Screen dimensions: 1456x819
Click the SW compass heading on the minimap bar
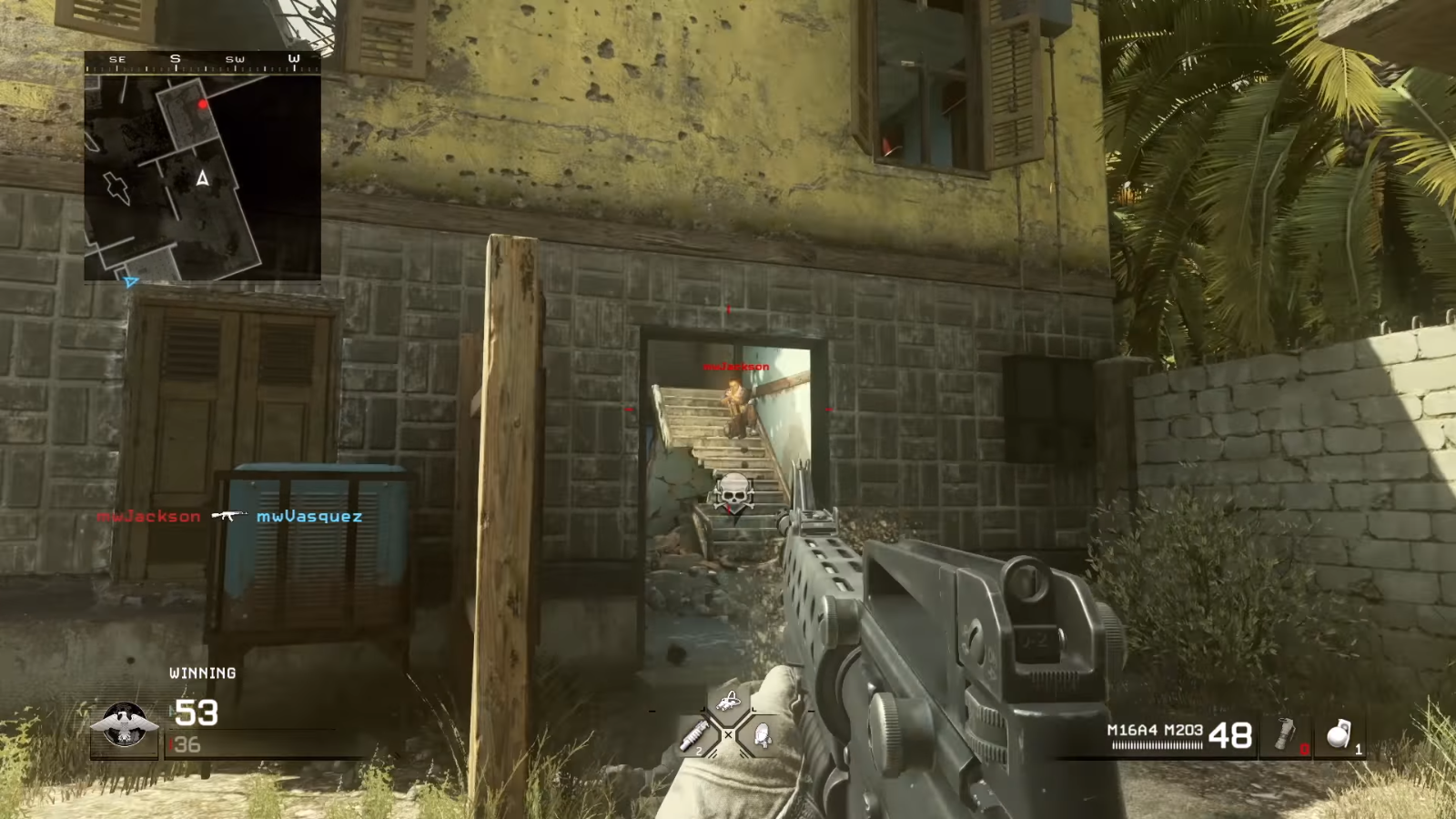click(234, 58)
